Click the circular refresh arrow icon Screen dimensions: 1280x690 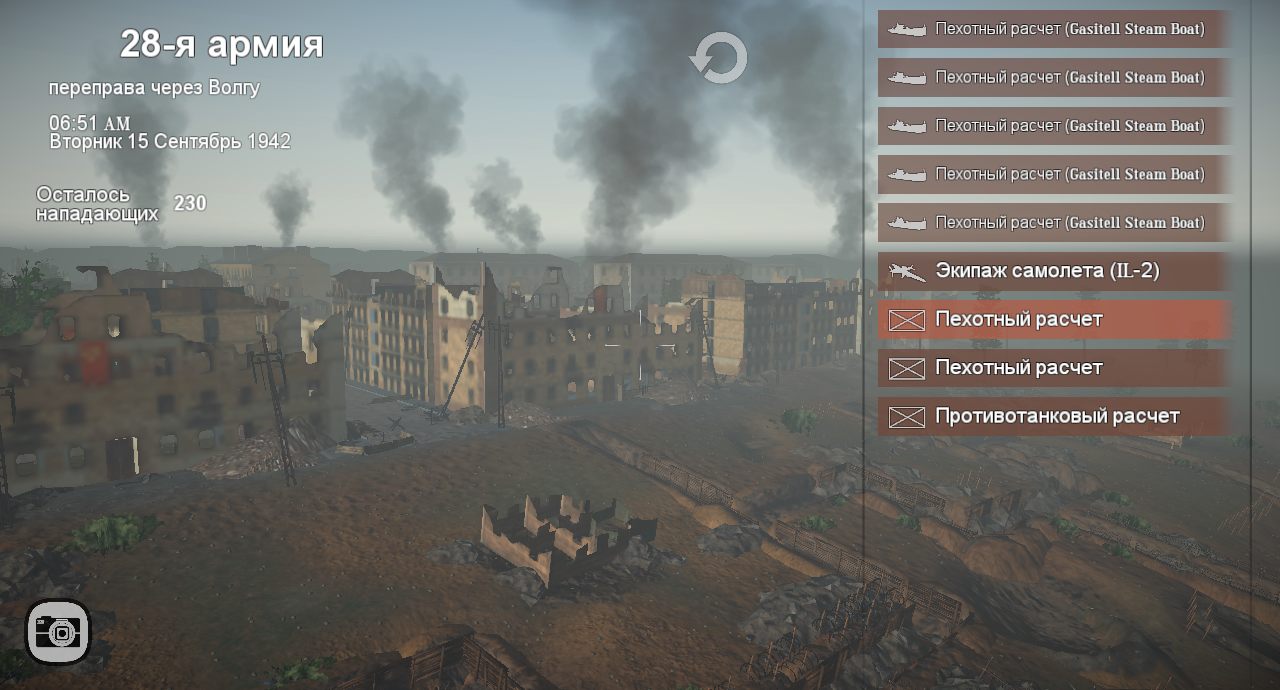(x=719, y=58)
